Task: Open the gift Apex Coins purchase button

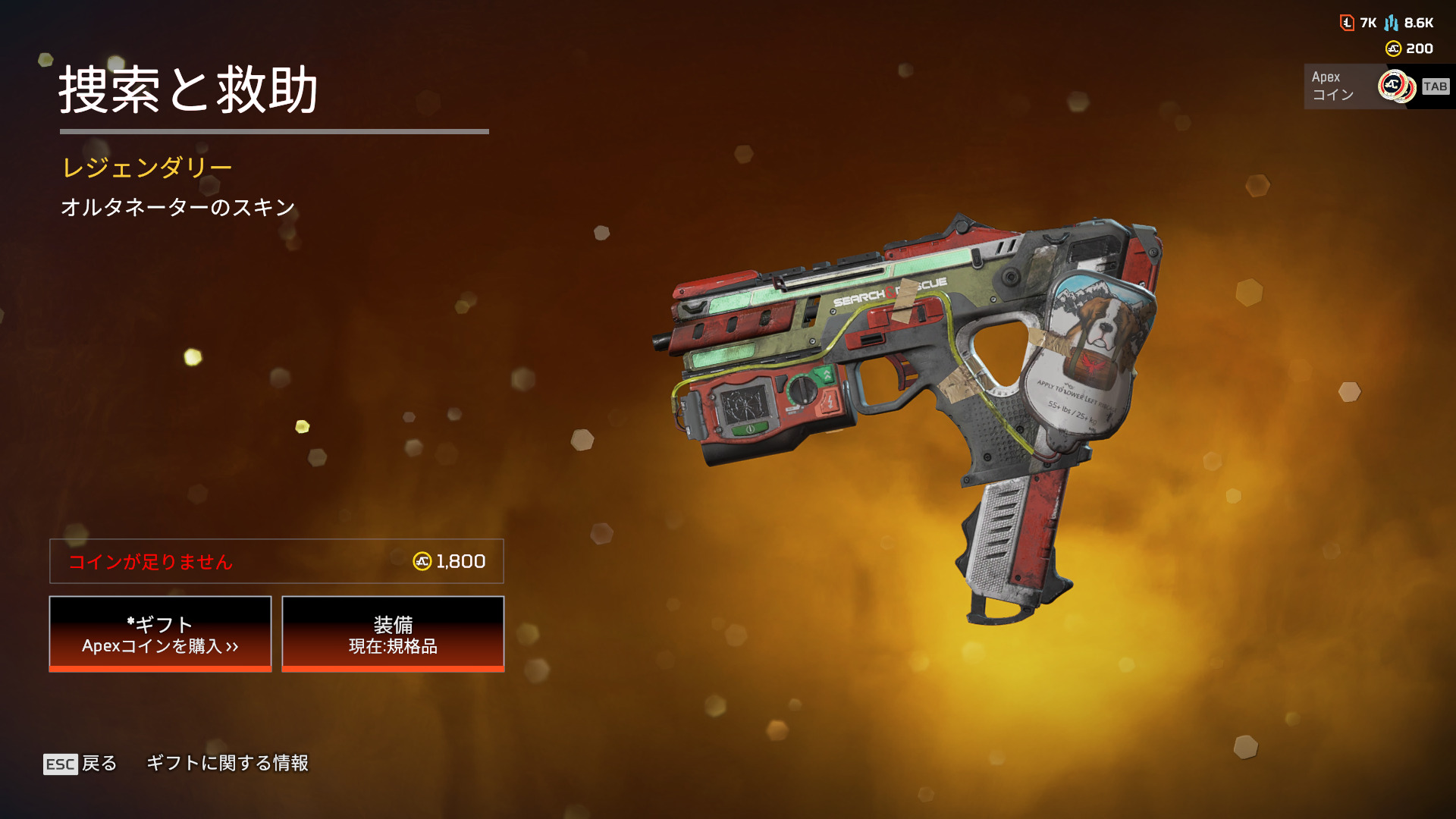Action: (160, 634)
